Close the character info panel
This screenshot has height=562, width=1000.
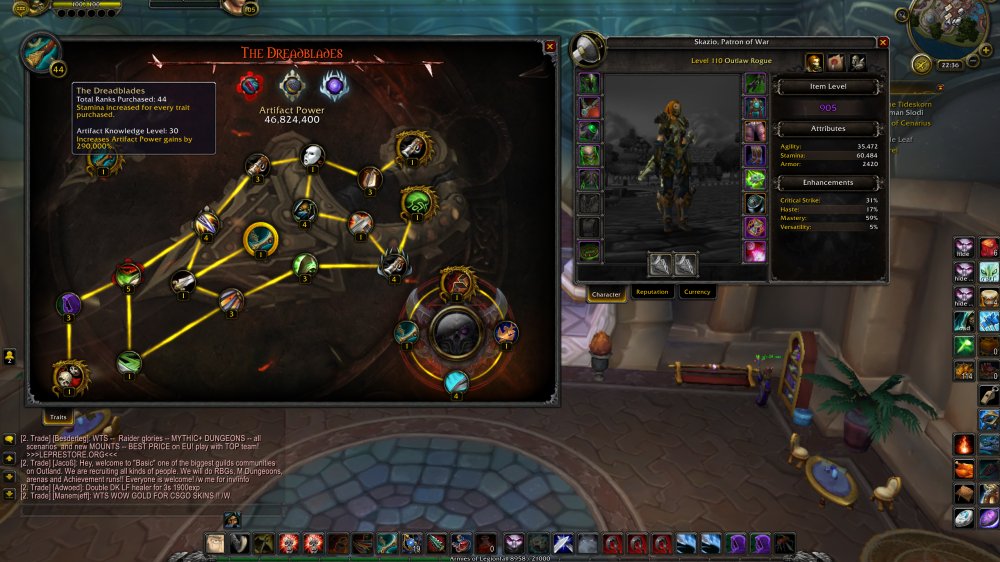tap(883, 43)
